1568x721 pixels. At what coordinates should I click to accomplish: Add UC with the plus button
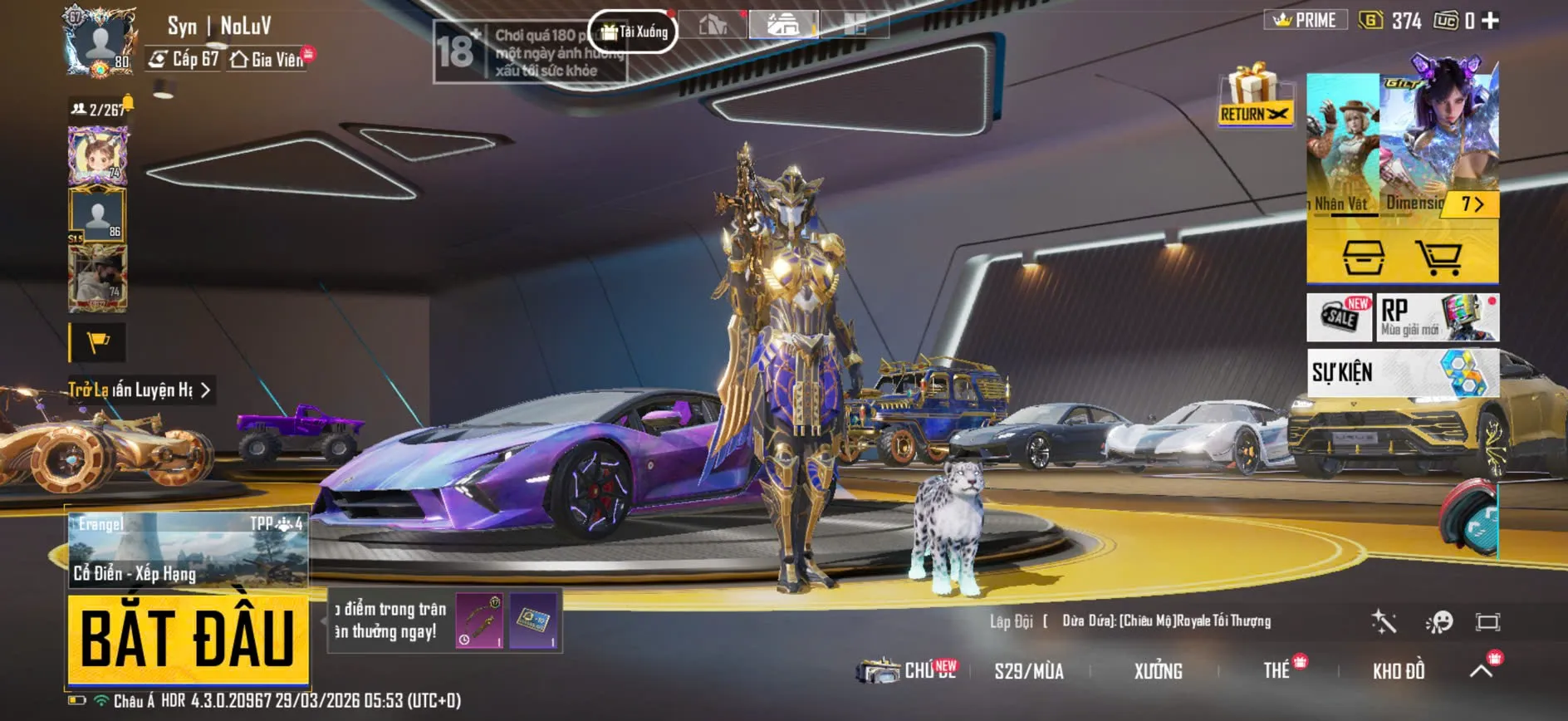(1491, 21)
